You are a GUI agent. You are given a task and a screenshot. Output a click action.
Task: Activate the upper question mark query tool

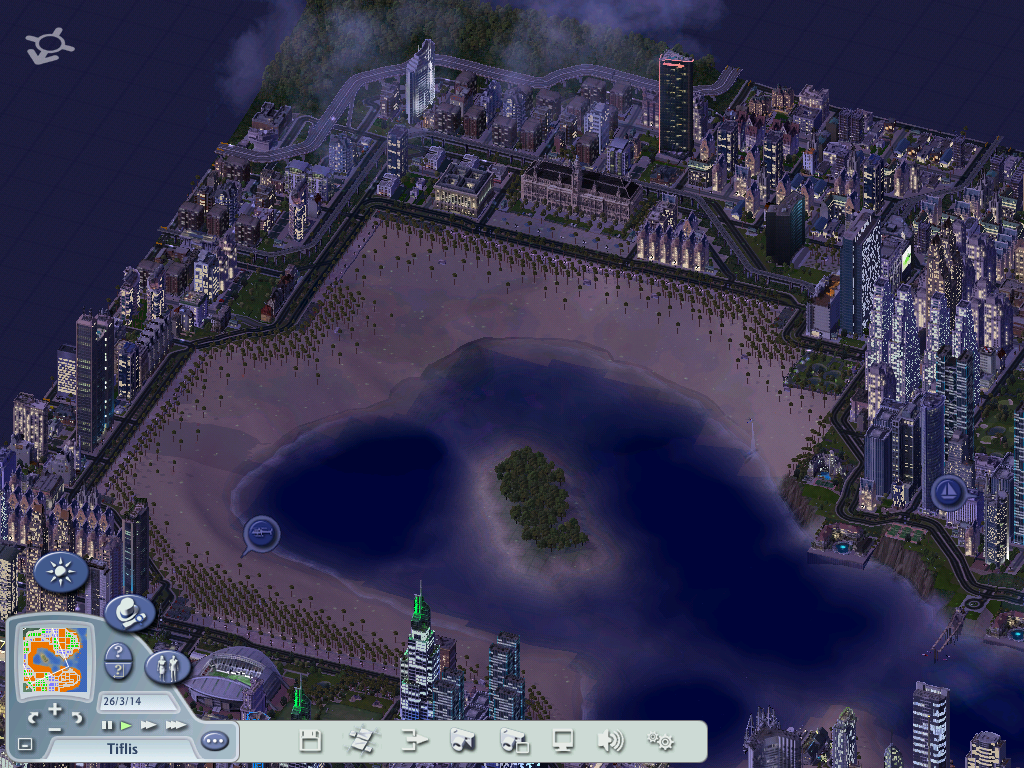[x=118, y=652]
